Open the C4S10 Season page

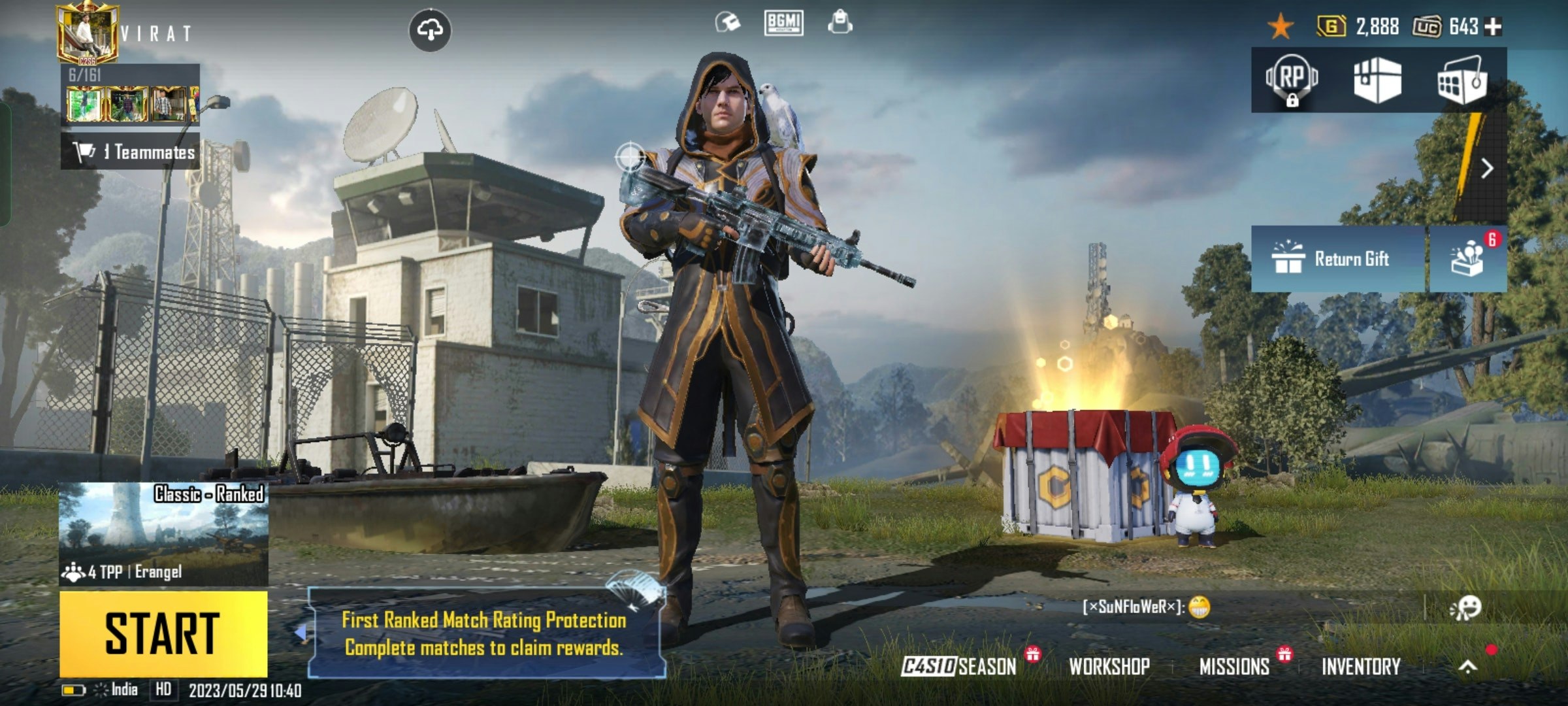click(959, 666)
